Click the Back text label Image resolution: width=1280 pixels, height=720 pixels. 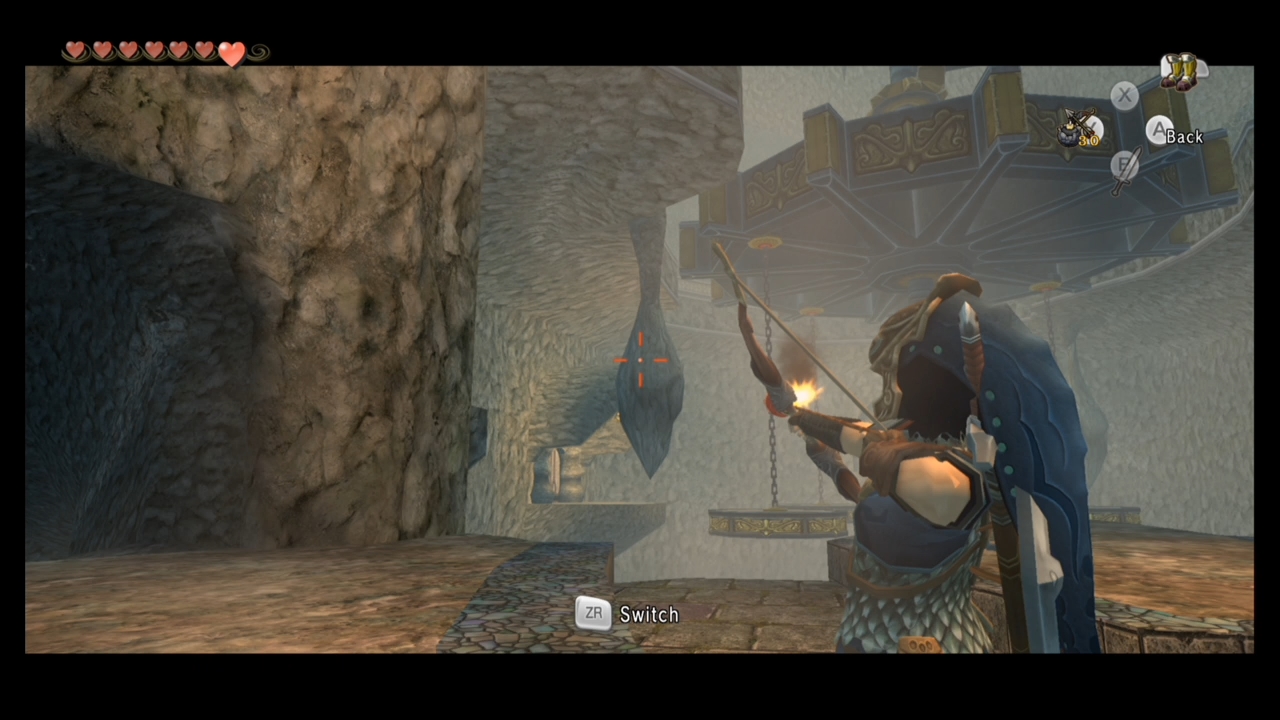pyautogui.click(x=1185, y=136)
